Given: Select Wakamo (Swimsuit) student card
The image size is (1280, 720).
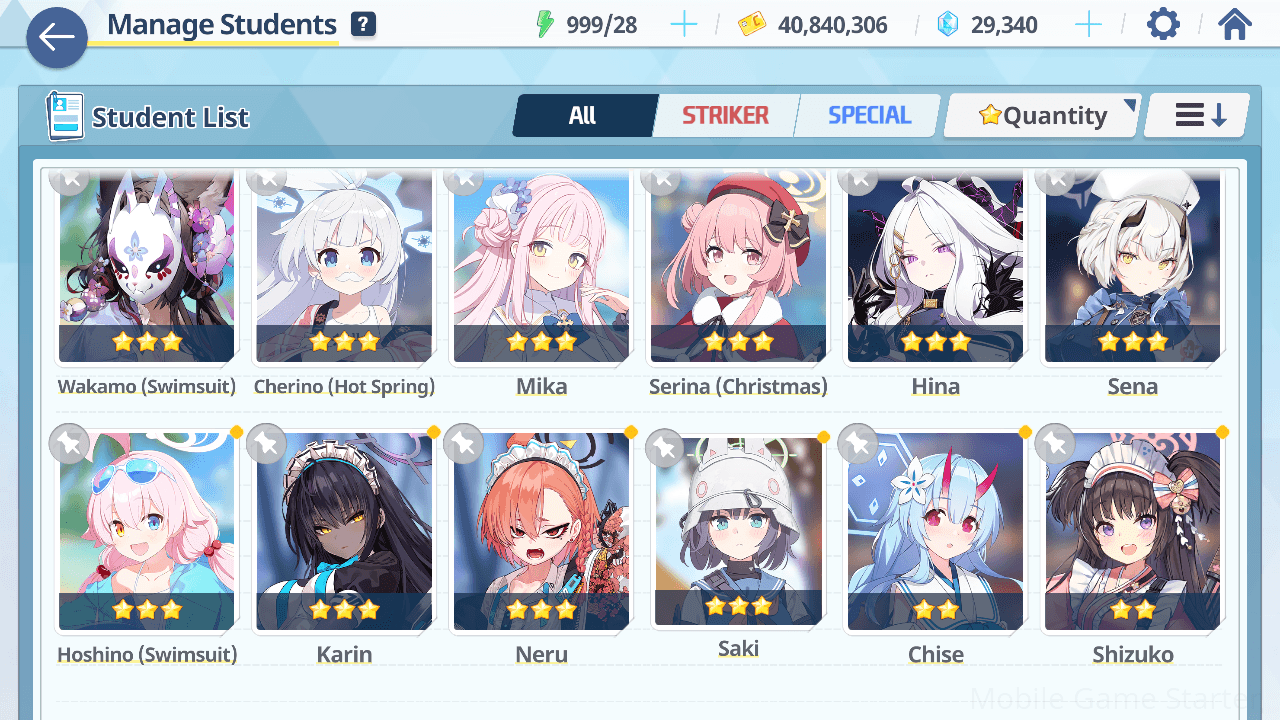Looking at the screenshot, I should pyautogui.click(x=147, y=268).
